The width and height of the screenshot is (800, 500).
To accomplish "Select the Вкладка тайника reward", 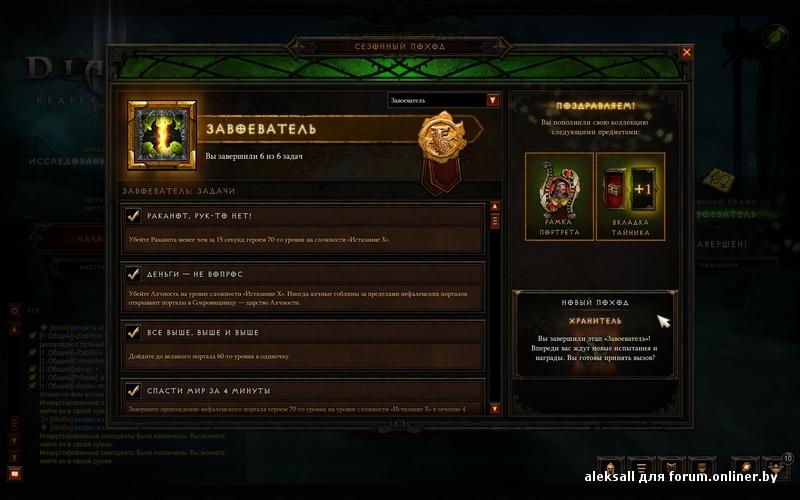I will coord(630,196).
